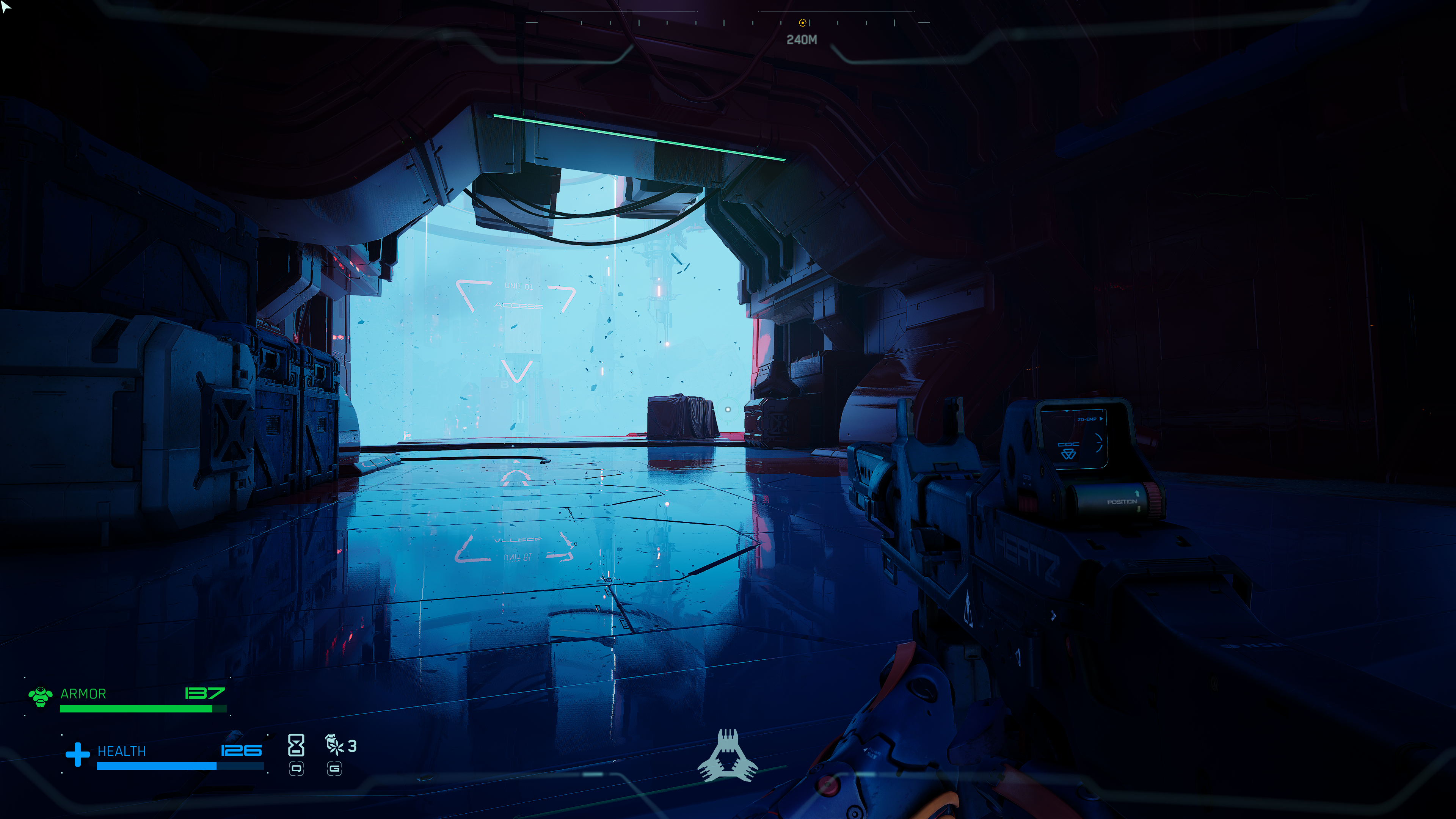Activate the hourglass time ability icon
This screenshot has height=819, width=1456.
click(296, 745)
